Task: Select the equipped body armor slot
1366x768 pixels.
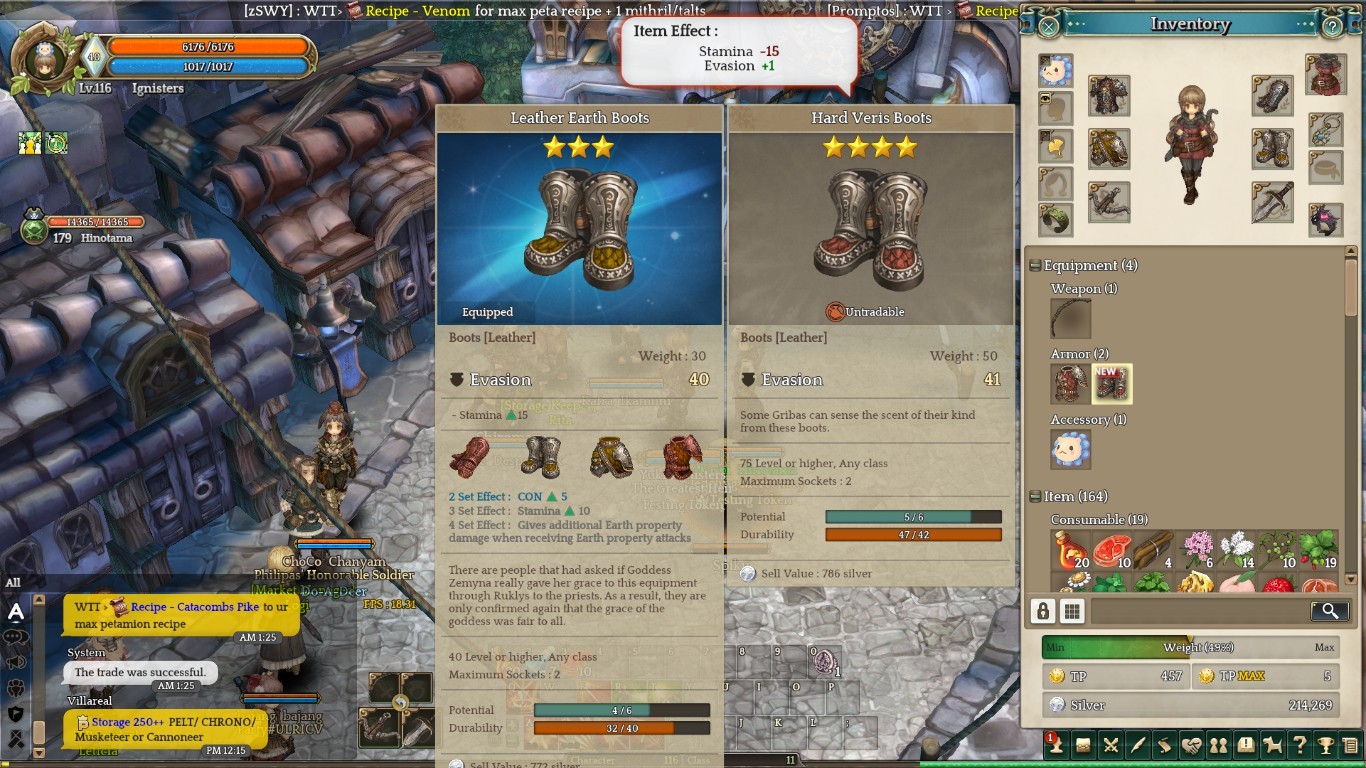Action: pyautogui.click(x=1108, y=96)
